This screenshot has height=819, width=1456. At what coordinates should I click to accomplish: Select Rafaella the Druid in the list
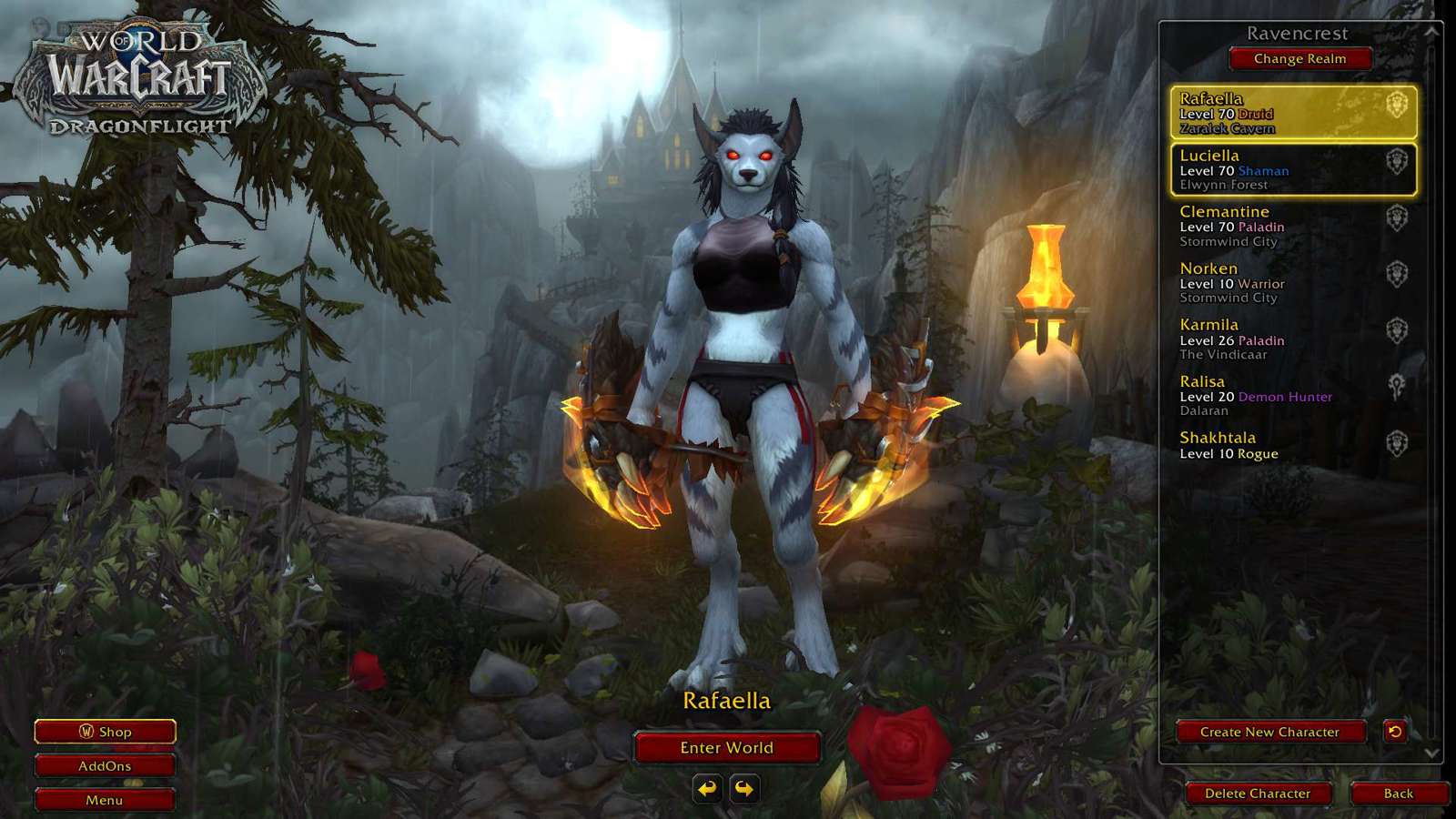point(1292,113)
